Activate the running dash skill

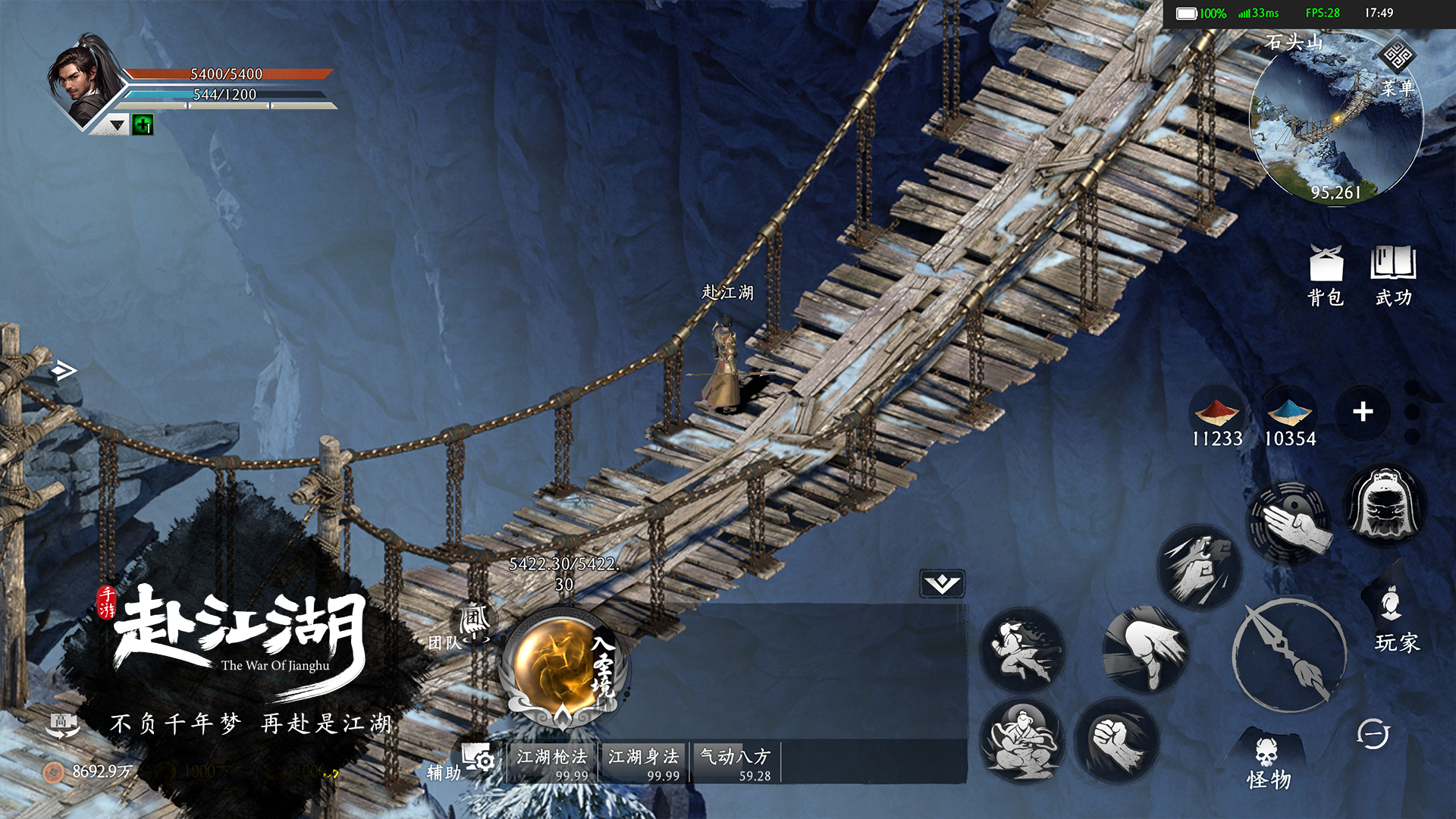[1021, 650]
